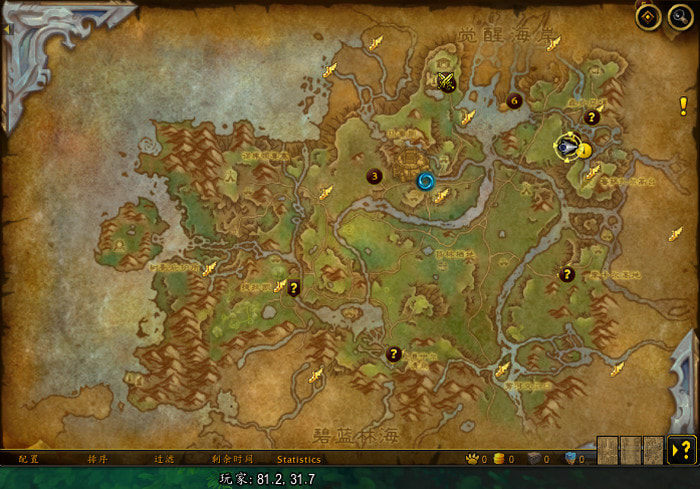Image resolution: width=700 pixels, height=489 pixels.
Task: Select the quest marker numbered 6
Action: (x=514, y=100)
